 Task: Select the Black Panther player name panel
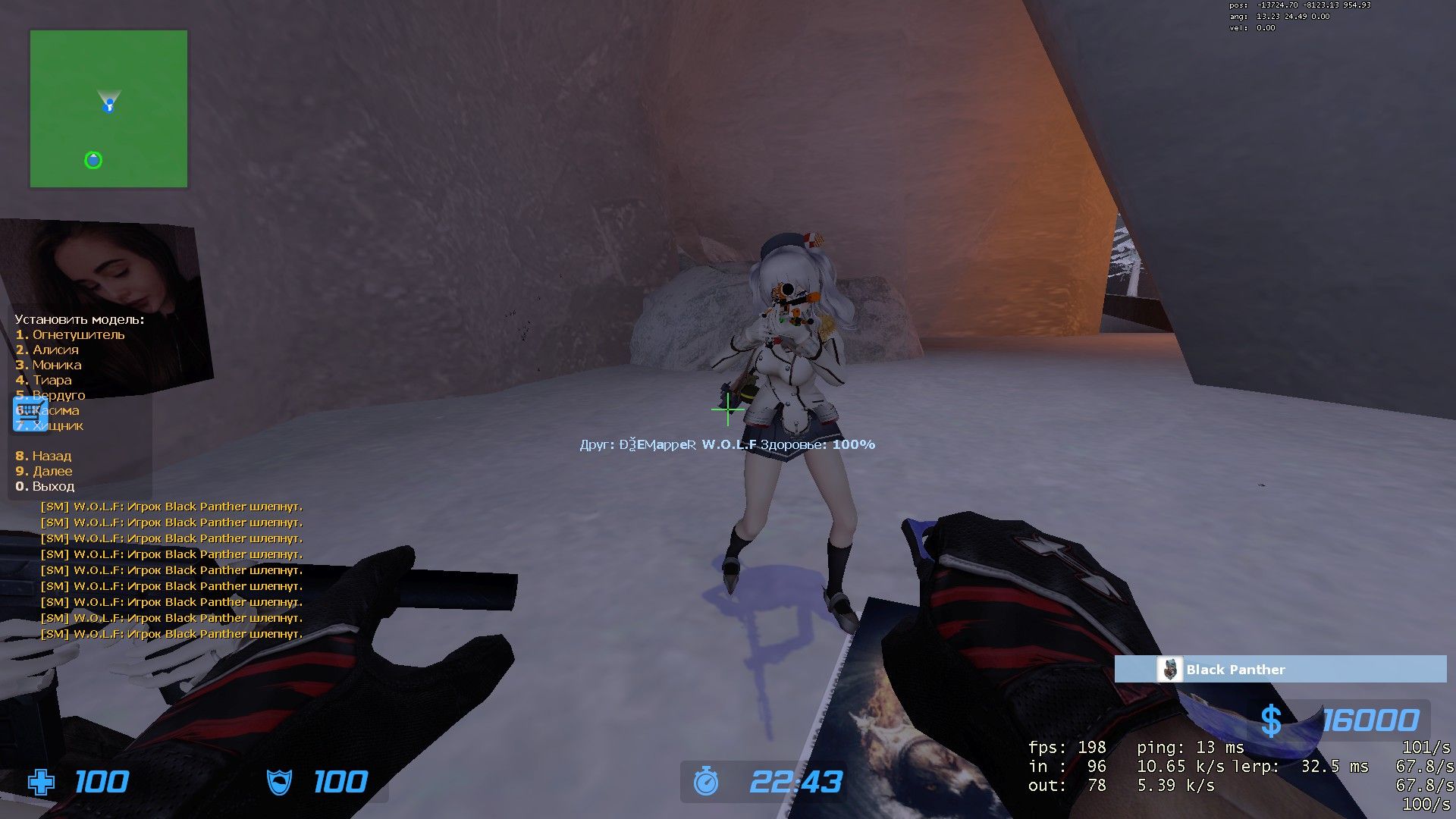(x=1280, y=670)
